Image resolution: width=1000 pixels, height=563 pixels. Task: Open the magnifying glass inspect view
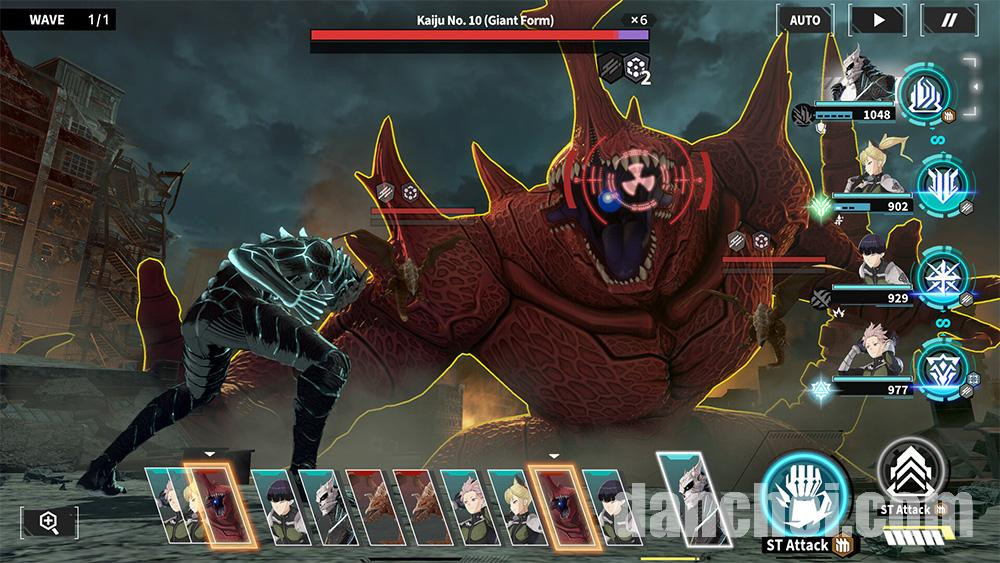click(49, 521)
